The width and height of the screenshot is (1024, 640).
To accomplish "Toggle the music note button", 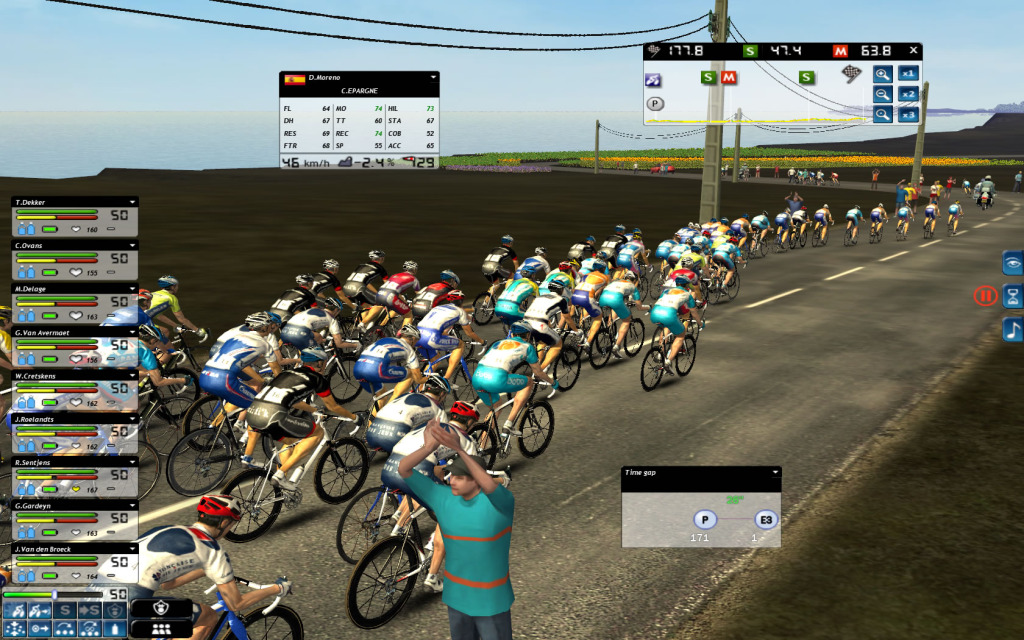I will click(1012, 330).
